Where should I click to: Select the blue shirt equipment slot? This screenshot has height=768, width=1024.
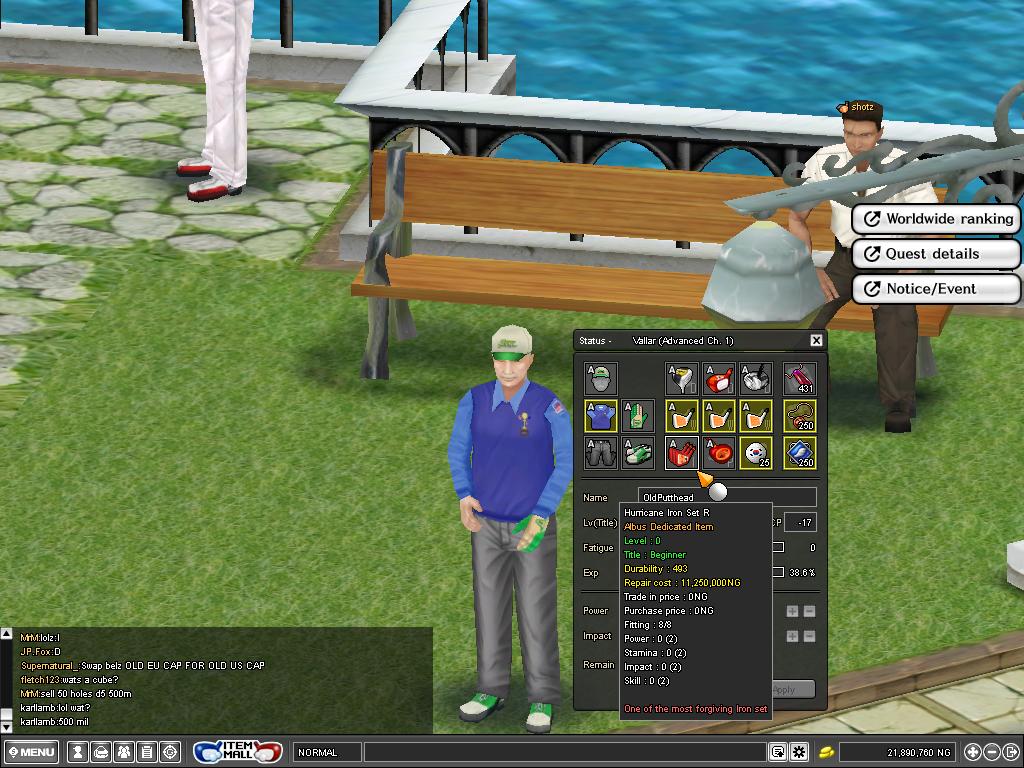(x=600, y=416)
